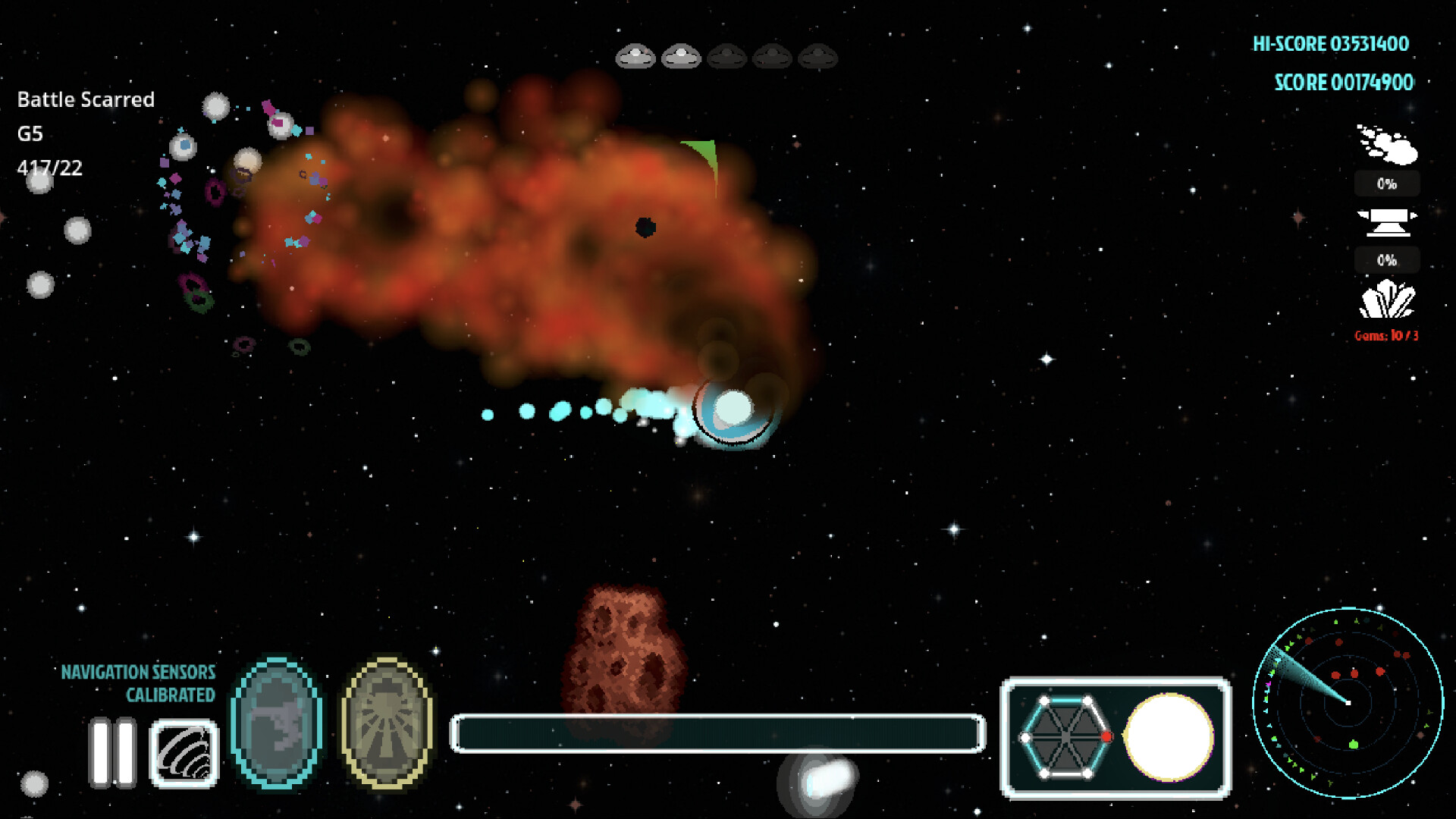Click the NAVIGATION SENSORS CALIBRATED message
1456x819 pixels.
[x=140, y=682]
